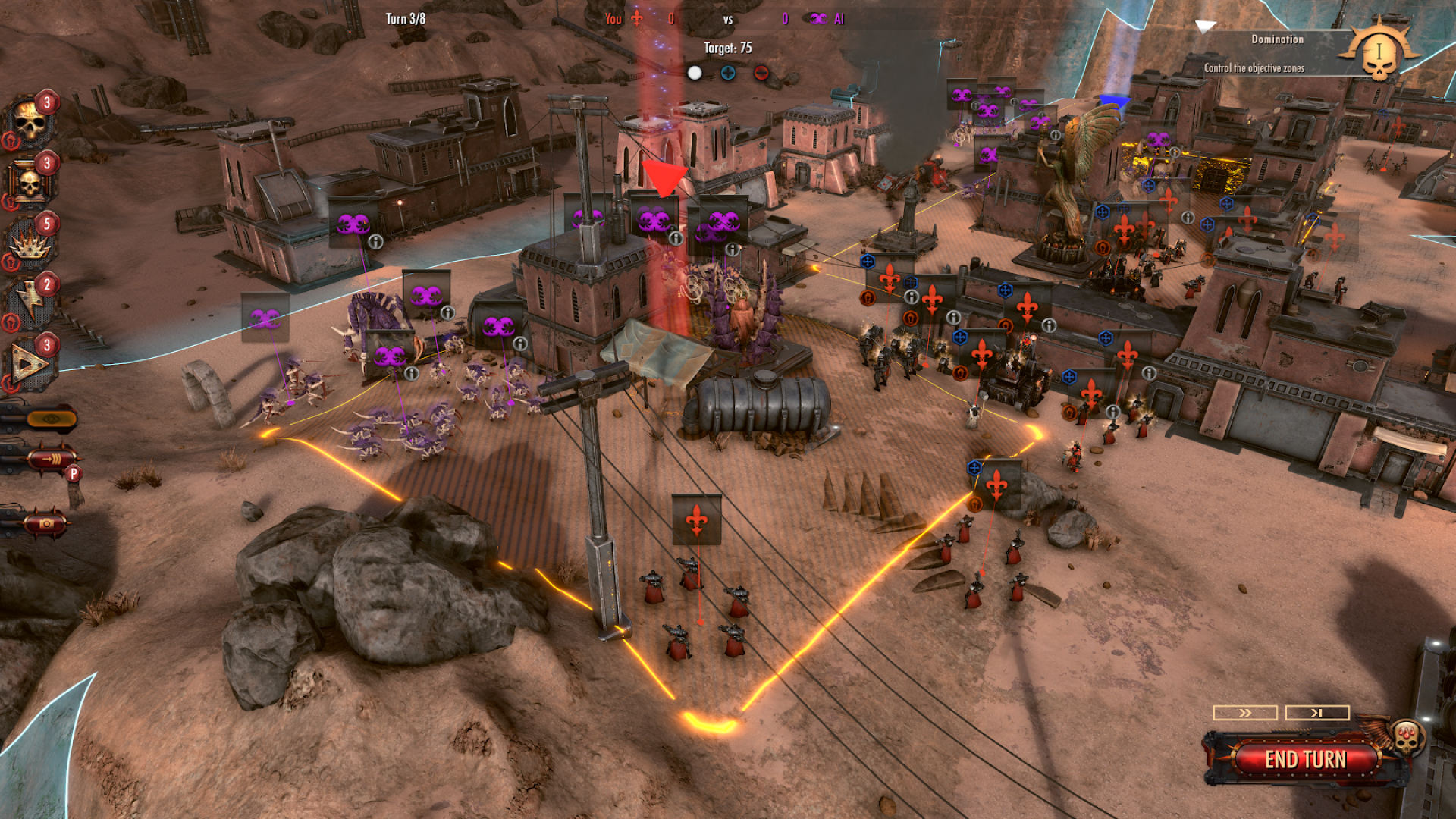Image resolution: width=1456 pixels, height=819 pixels.
Task: Select the Tyranid unit marked by red arrow
Action: click(654, 219)
